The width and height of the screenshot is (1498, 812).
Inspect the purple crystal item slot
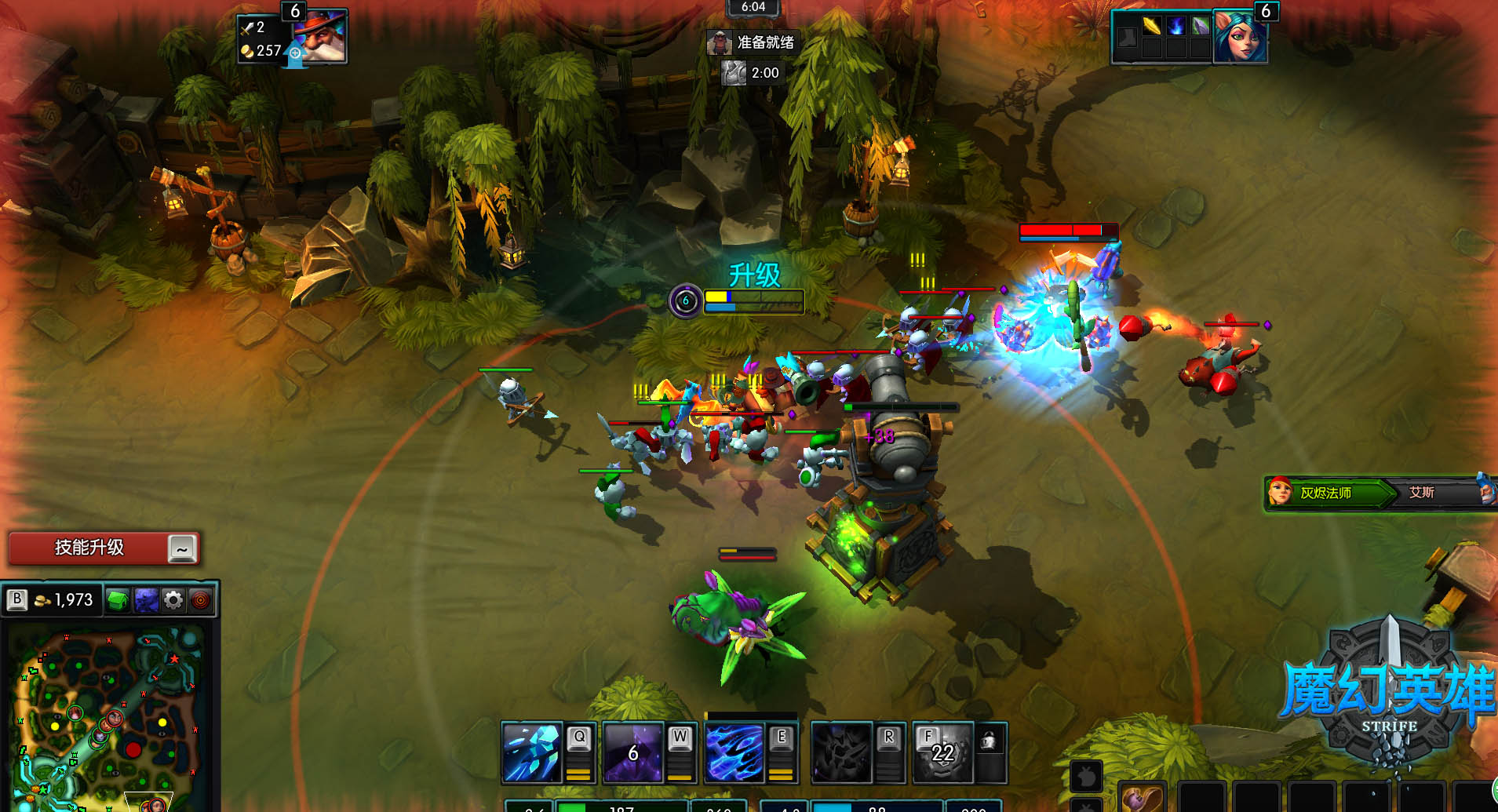click(1200, 26)
